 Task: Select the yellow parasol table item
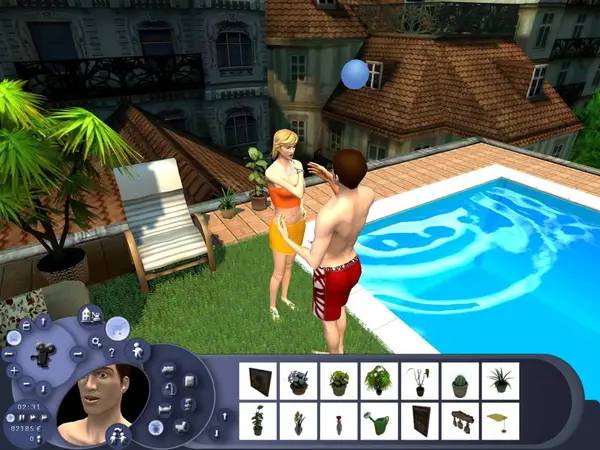500,421
